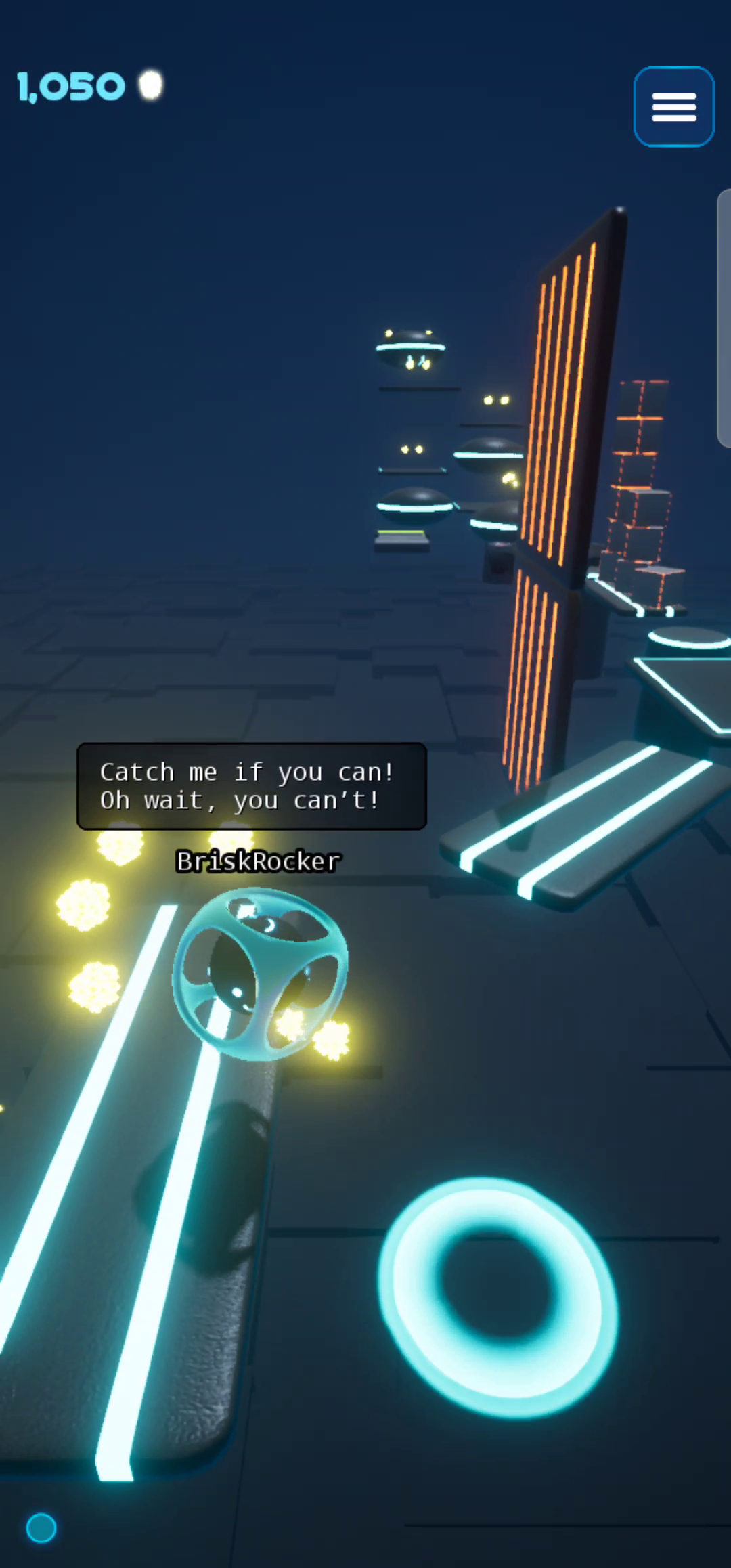This screenshot has width=731, height=1568.
Task: Tap the gray edge panel handle
Action: [724, 318]
